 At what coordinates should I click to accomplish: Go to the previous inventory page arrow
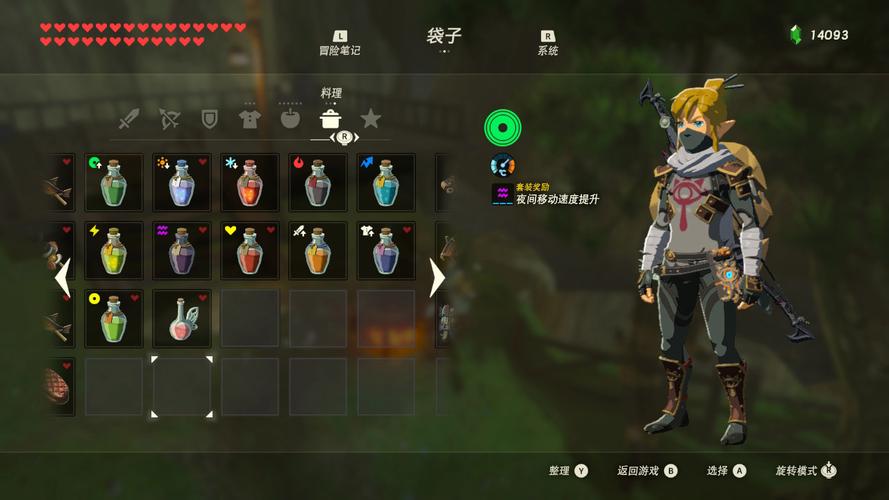tap(62, 278)
